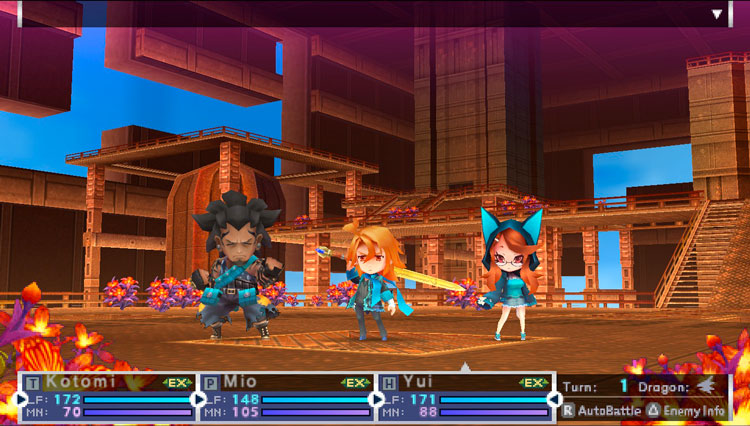This screenshot has width=750, height=426.
Task: Toggle AutoBattle mode
Action: pyautogui.click(x=602, y=410)
